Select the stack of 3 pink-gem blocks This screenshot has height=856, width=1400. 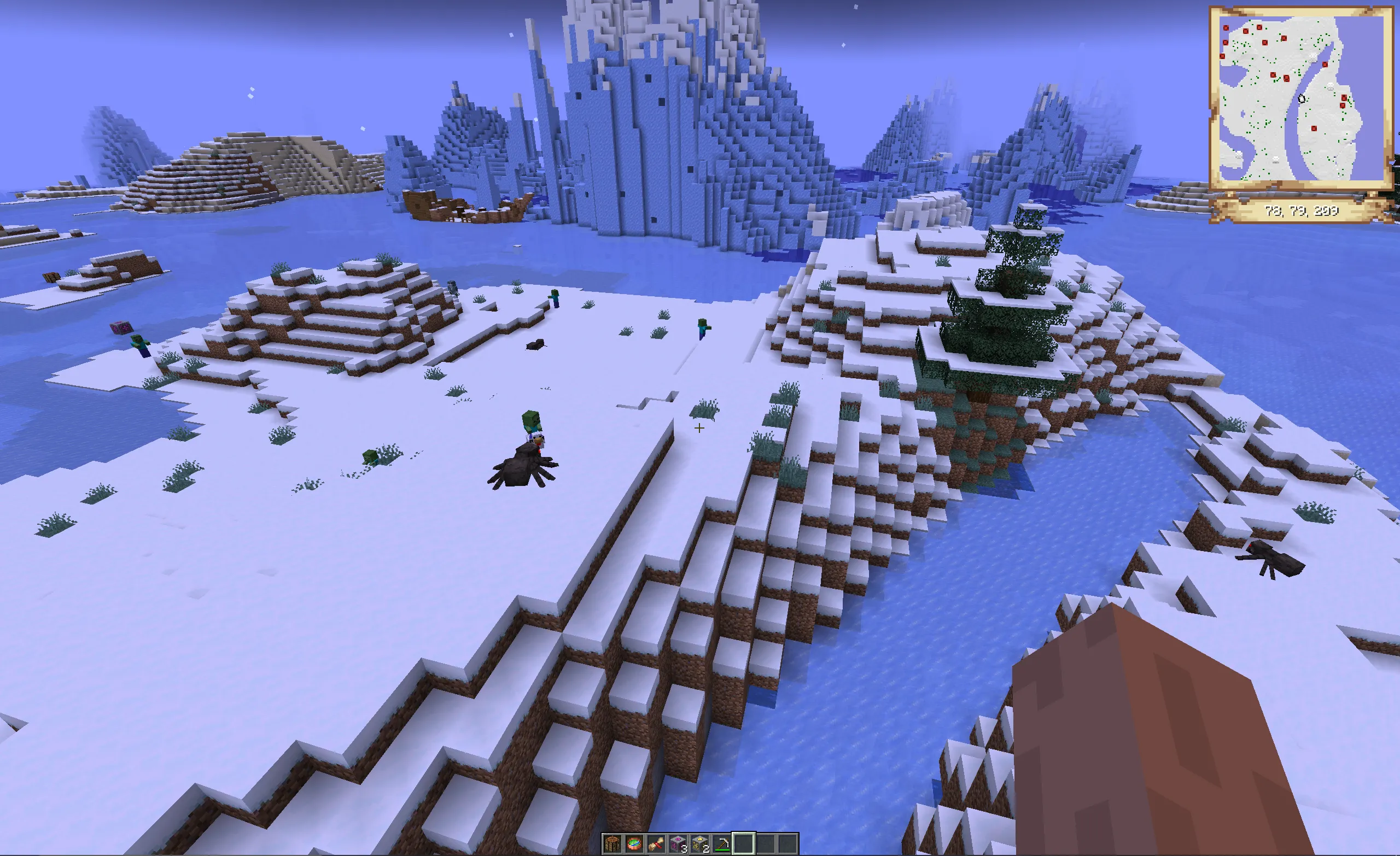(x=678, y=845)
